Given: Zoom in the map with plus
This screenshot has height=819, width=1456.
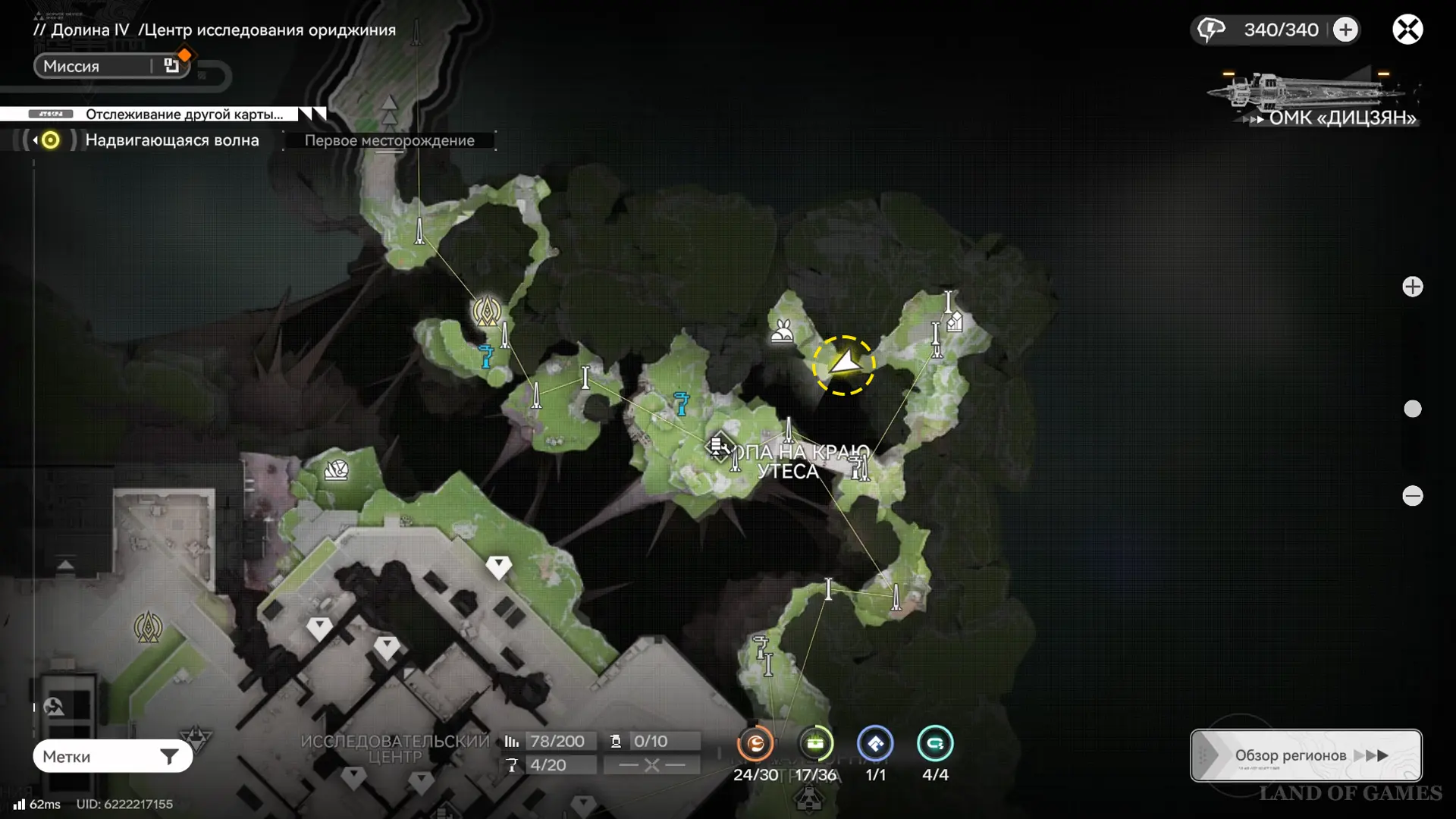Looking at the screenshot, I should coord(1412,287).
